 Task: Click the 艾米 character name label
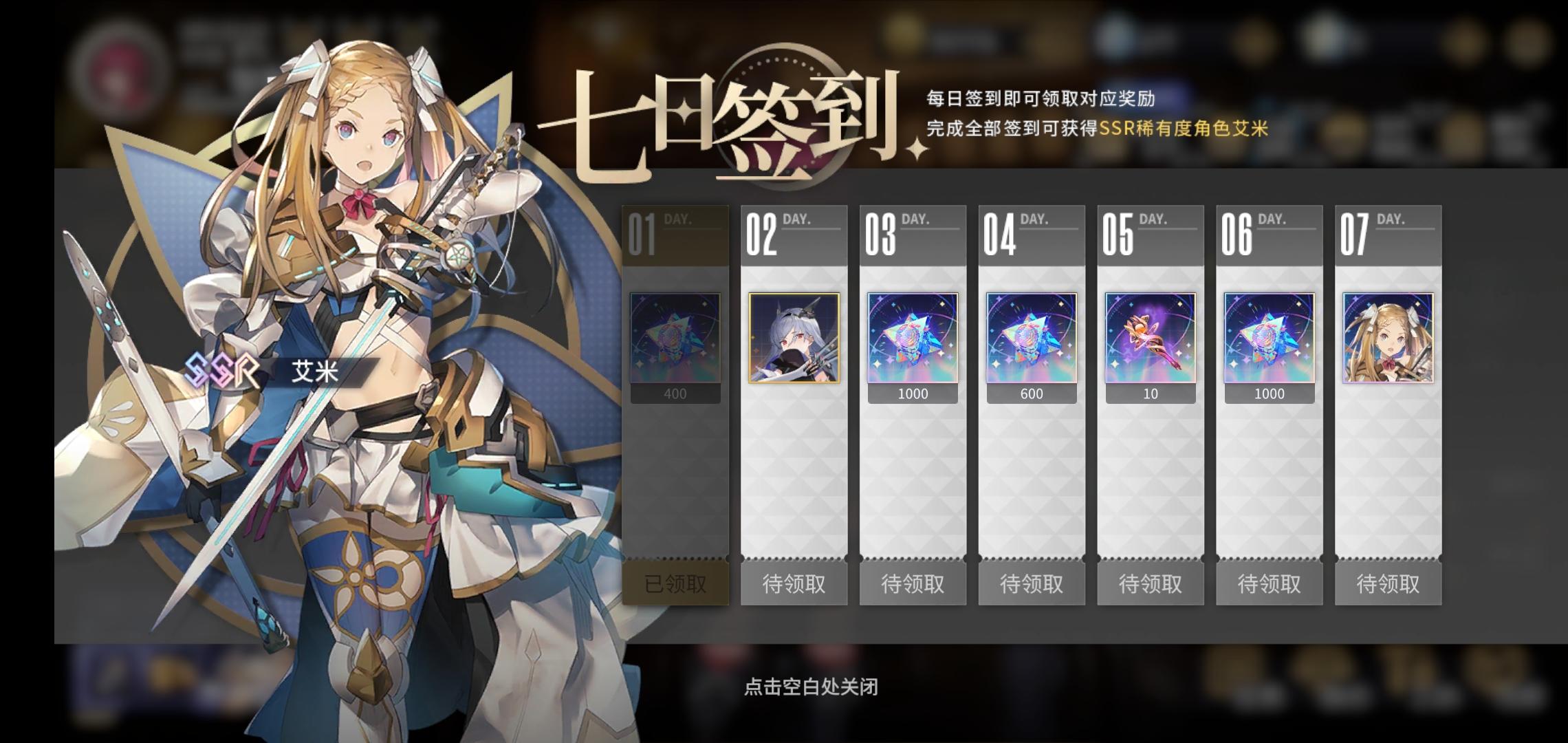[316, 371]
